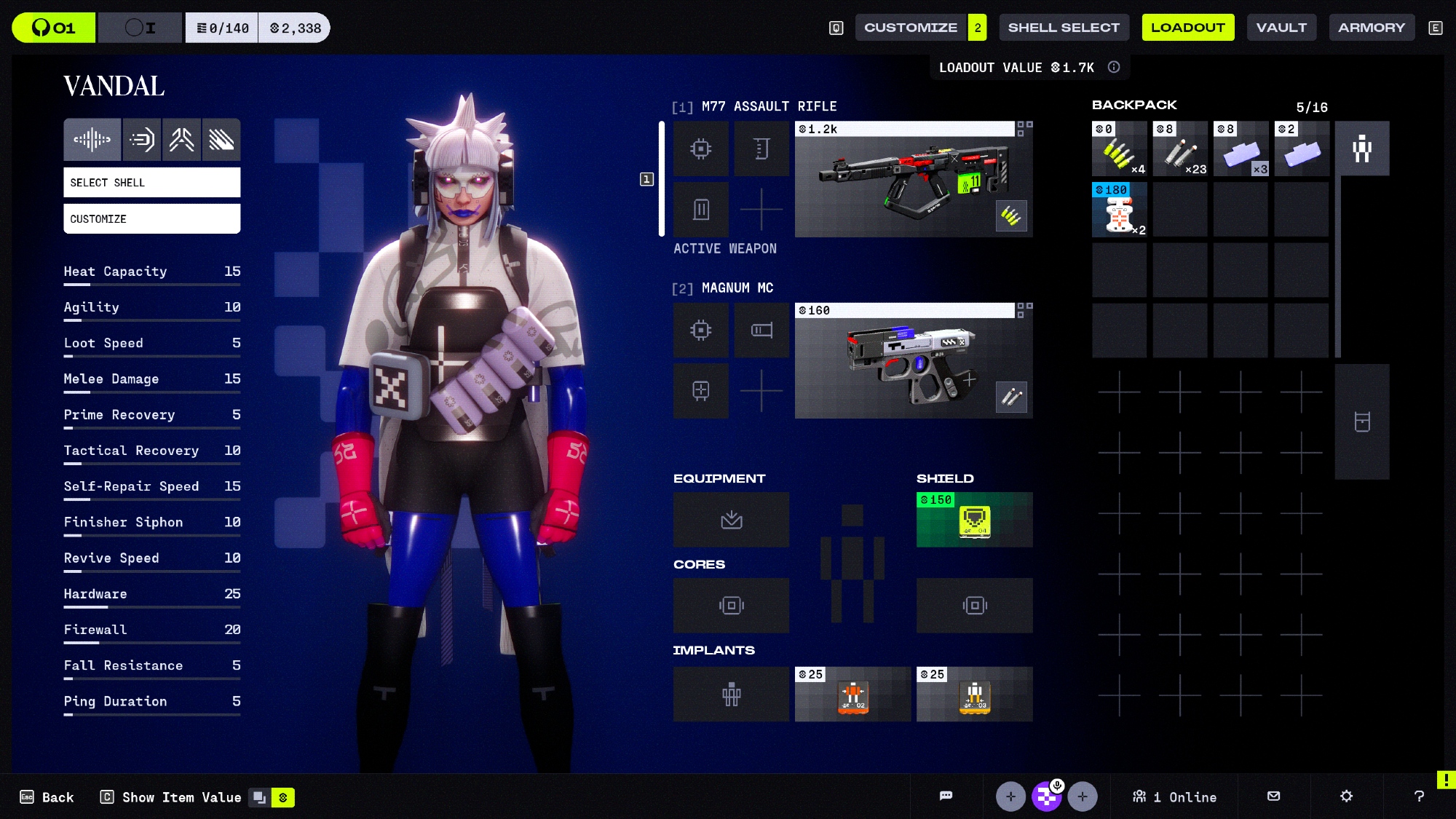The image size is (1456, 819).
Task: Open the Vault tab
Action: [x=1281, y=28]
